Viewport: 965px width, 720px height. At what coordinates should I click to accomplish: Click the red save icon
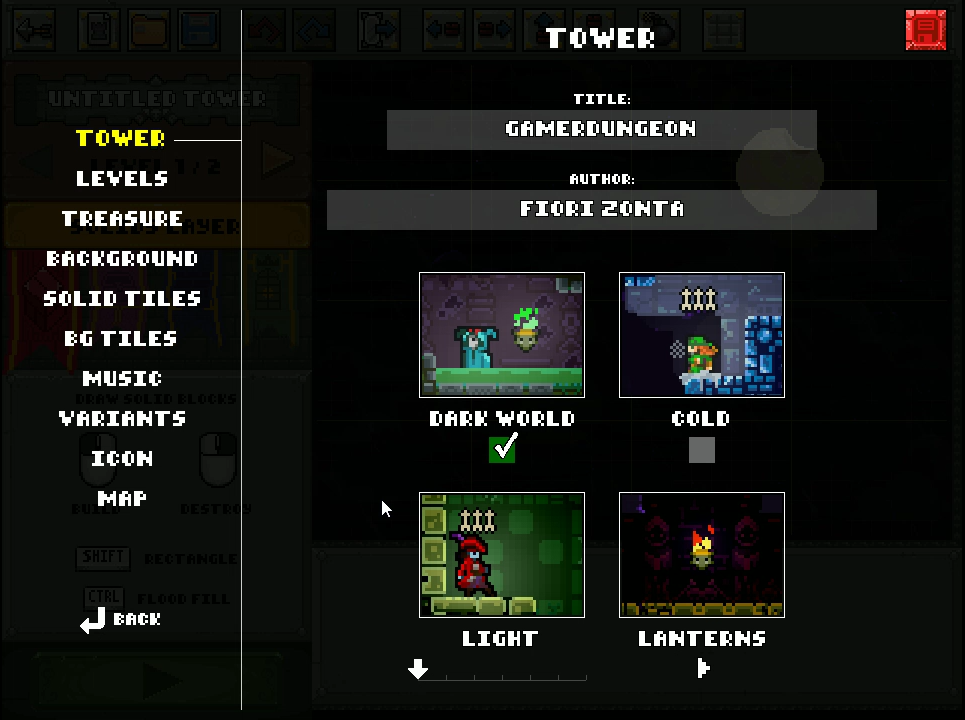click(925, 30)
